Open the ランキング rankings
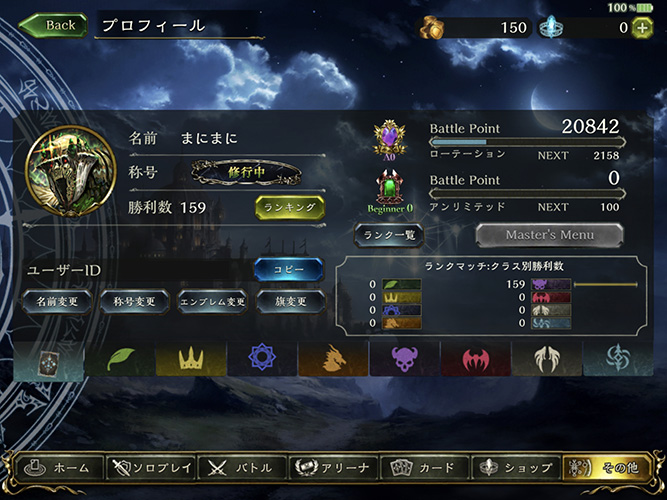This screenshot has height=500, width=667. [x=290, y=208]
